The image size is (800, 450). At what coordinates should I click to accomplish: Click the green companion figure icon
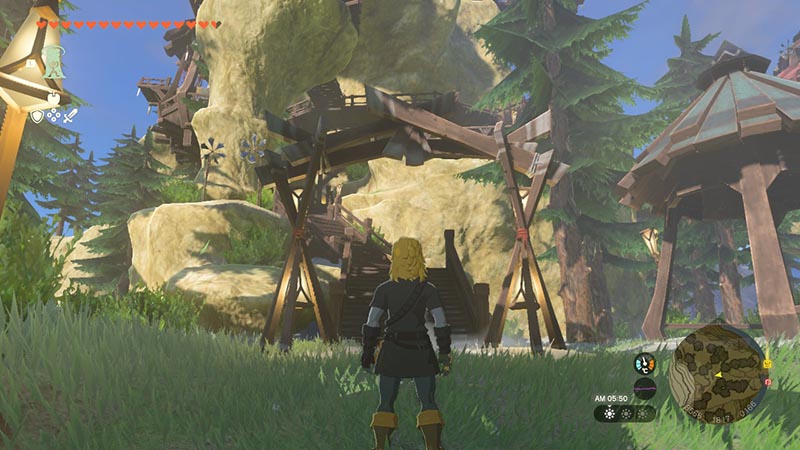[52, 61]
